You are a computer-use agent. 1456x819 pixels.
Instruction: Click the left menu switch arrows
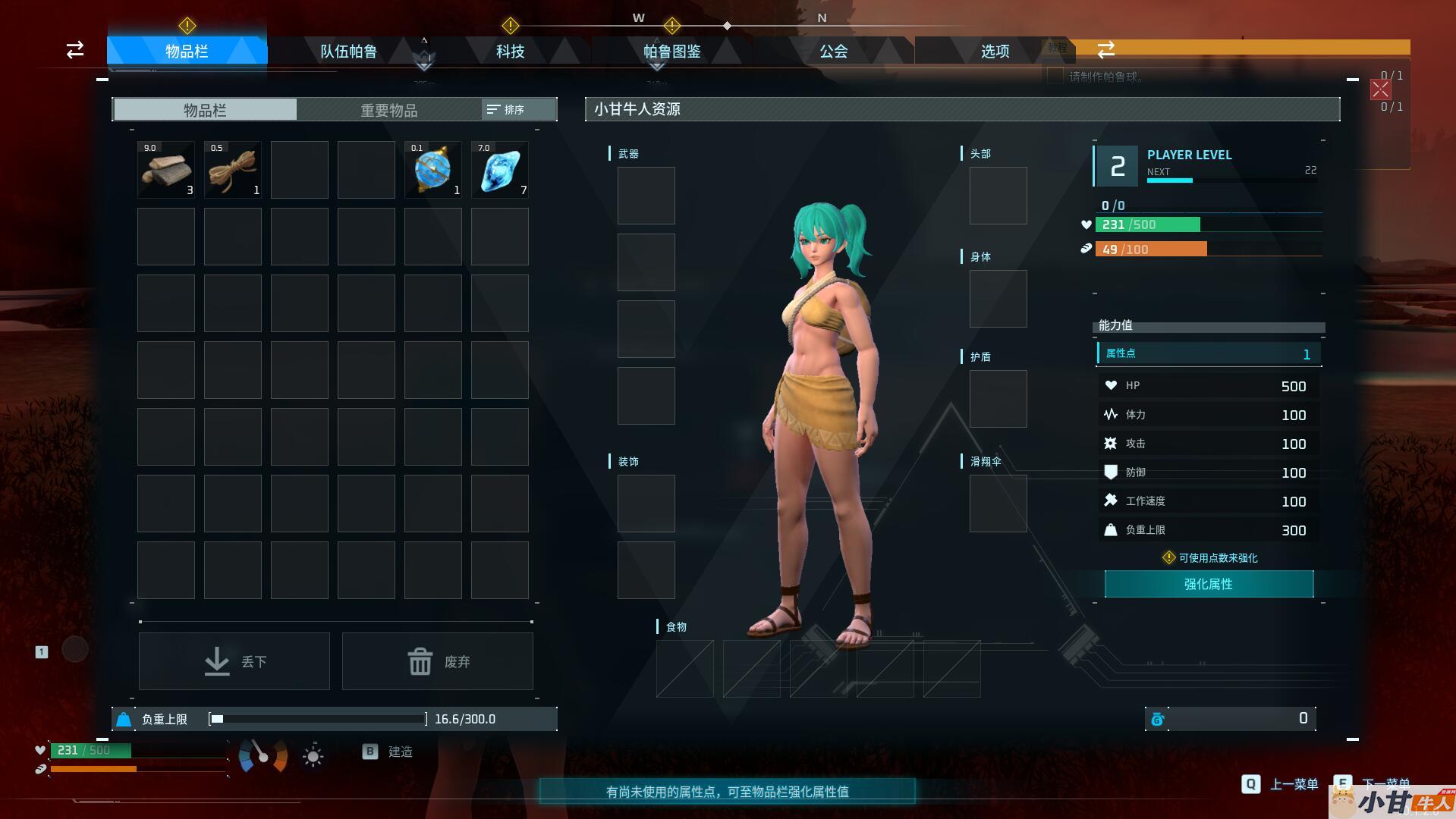pyautogui.click(x=75, y=50)
